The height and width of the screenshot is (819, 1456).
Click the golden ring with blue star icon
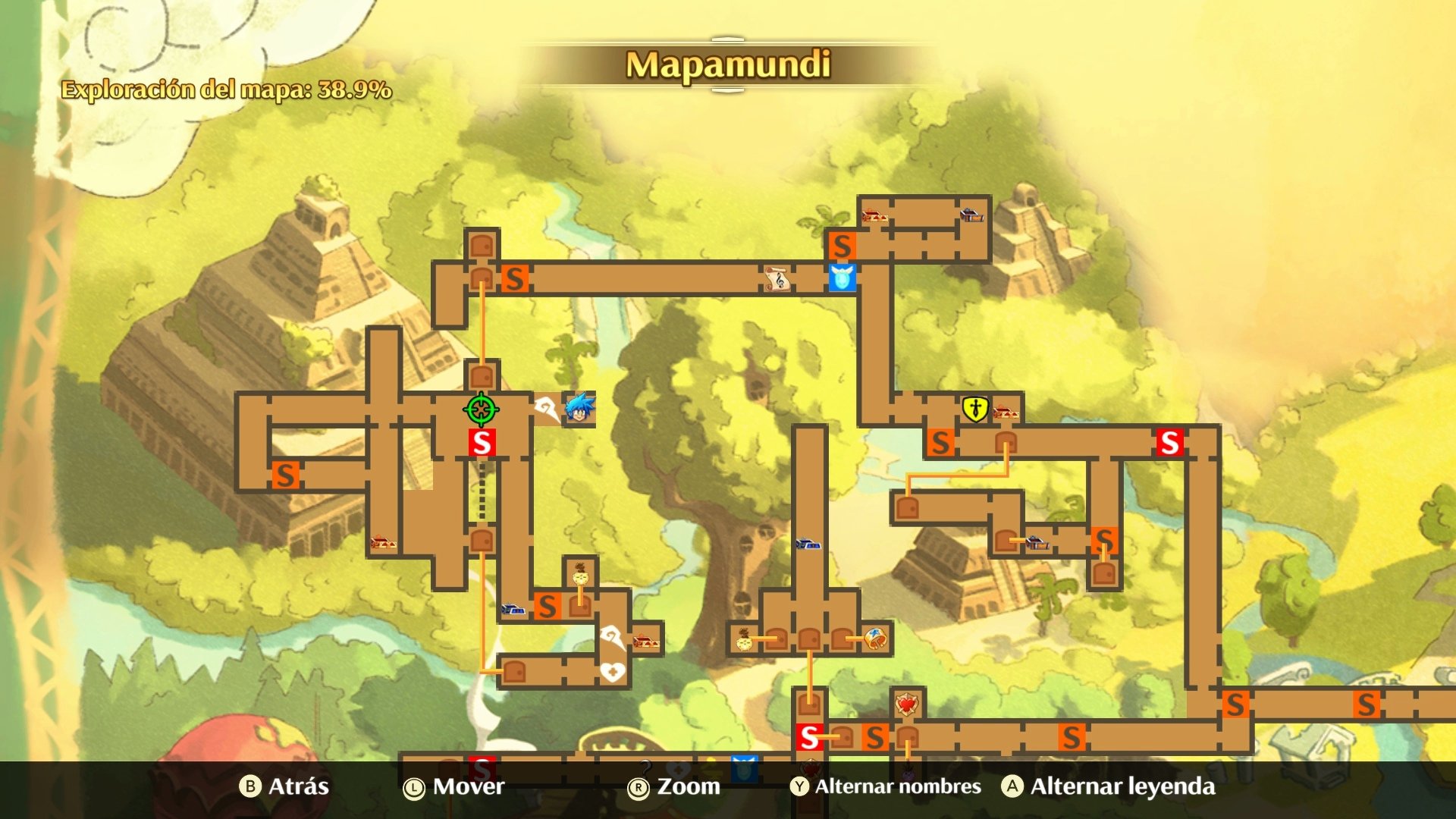pyautogui.click(x=874, y=639)
